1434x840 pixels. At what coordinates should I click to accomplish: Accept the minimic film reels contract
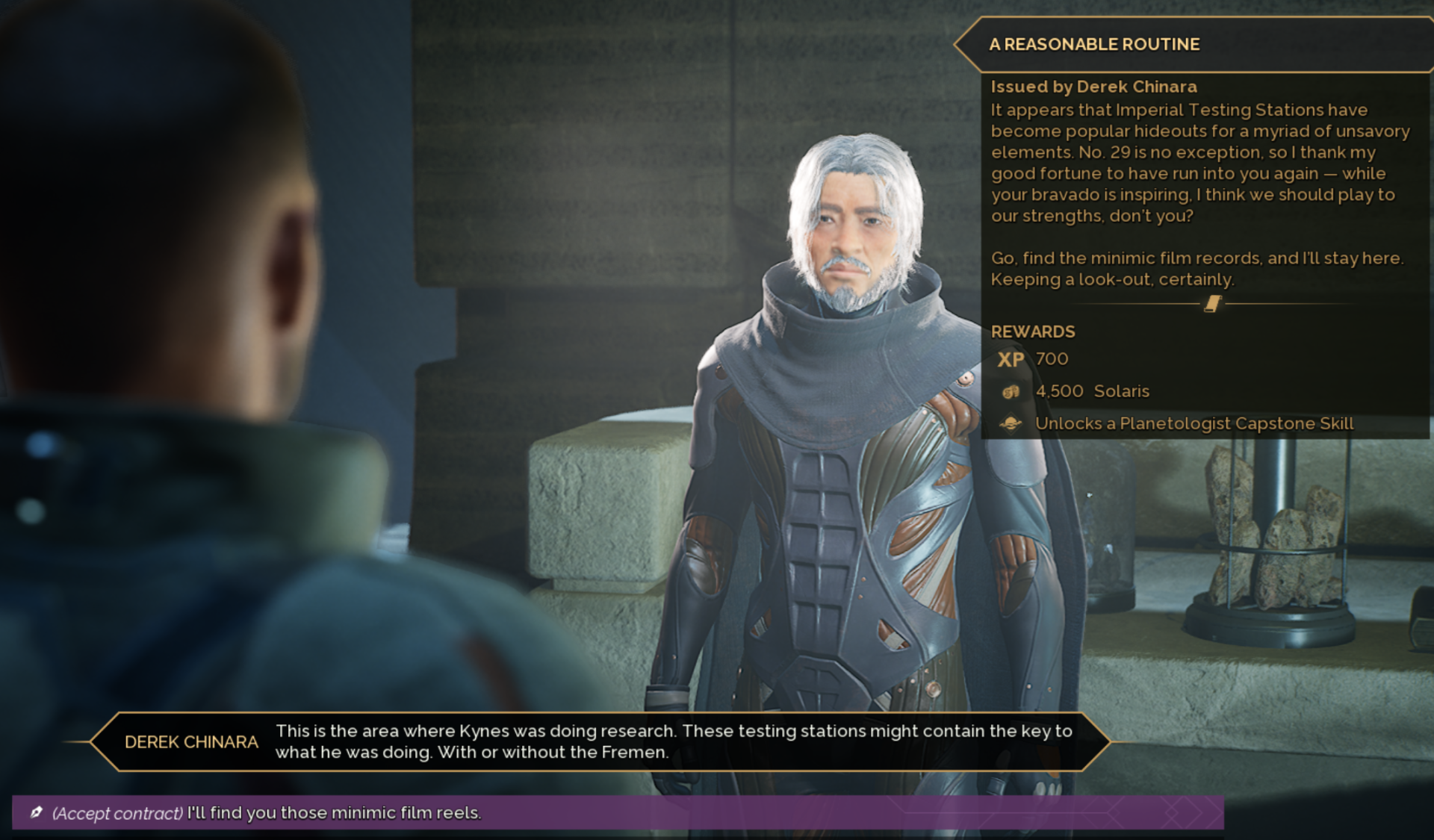coord(267,812)
